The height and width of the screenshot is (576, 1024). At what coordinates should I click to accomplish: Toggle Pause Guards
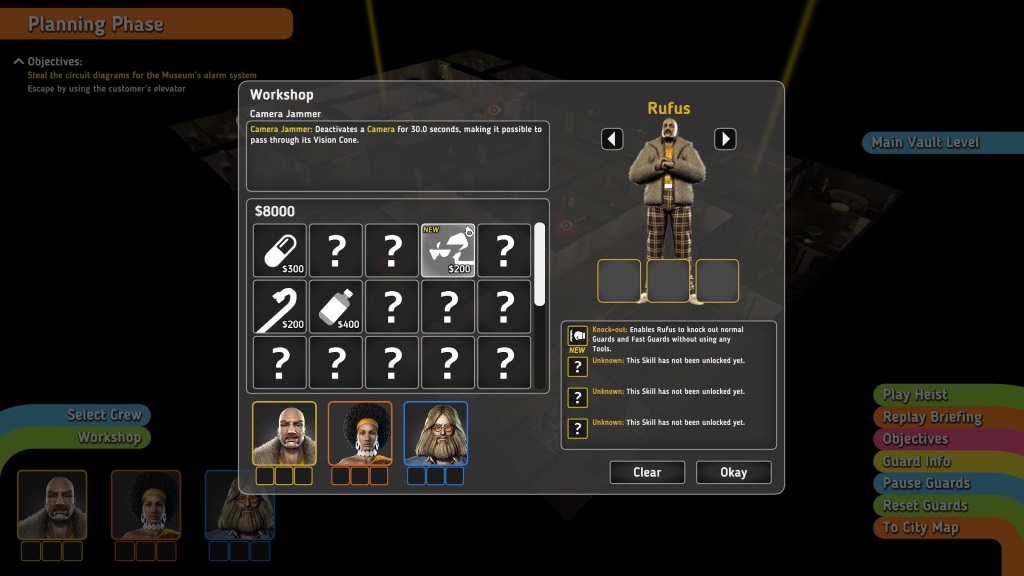(x=926, y=483)
